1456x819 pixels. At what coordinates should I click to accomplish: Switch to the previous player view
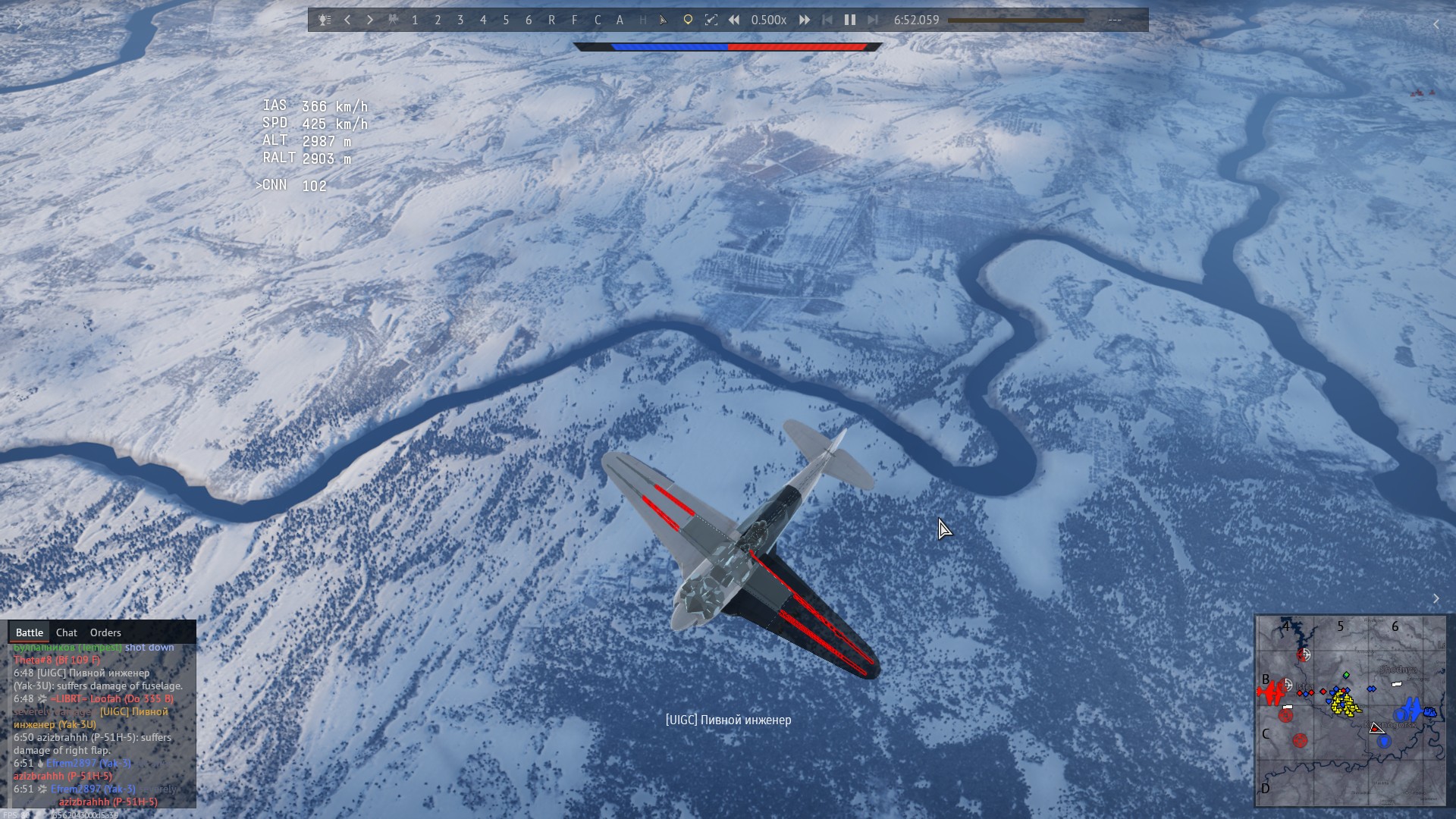tap(347, 20)
